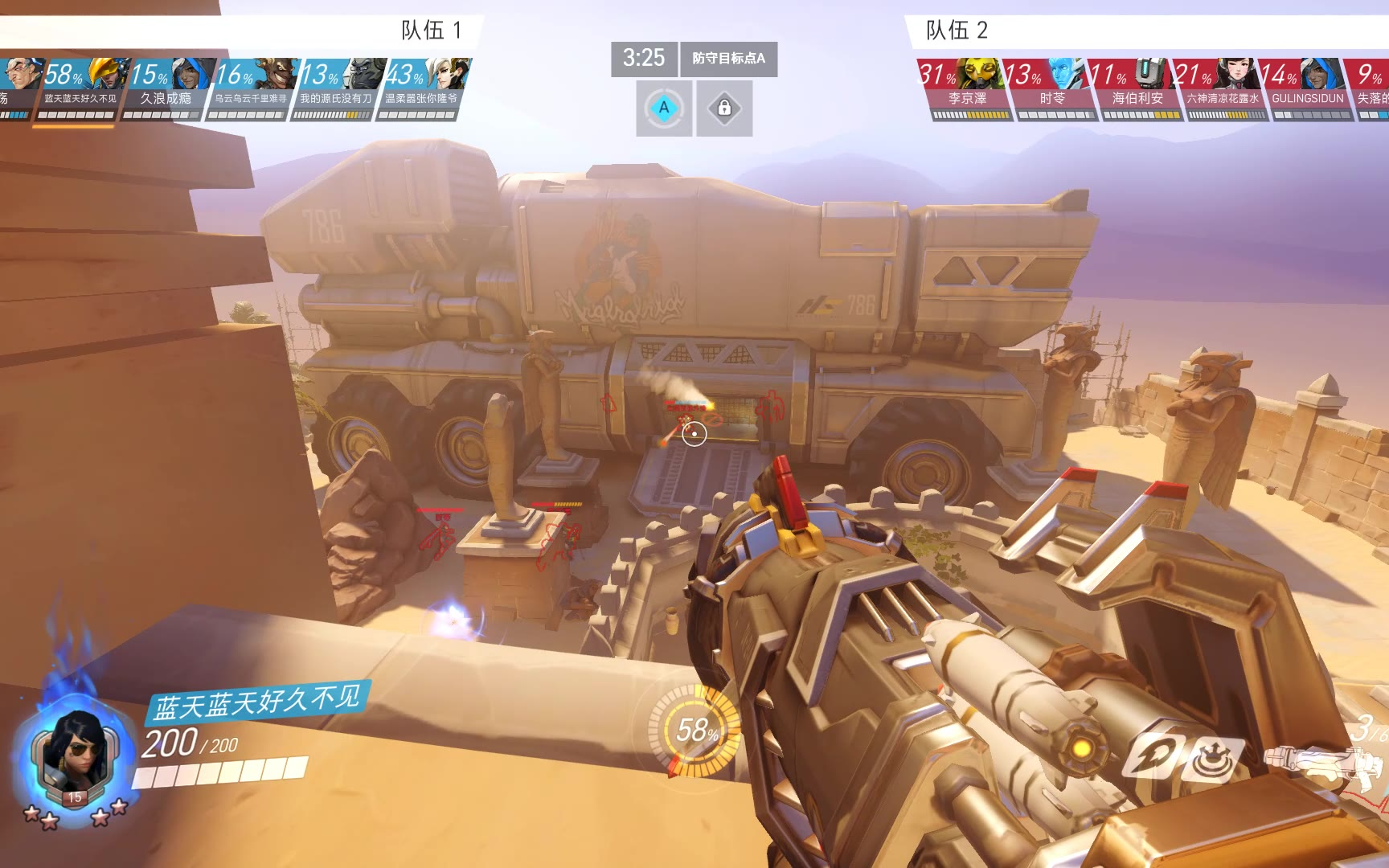Viewport: 1389px width, 868px height.
Task: Click the objective point A icon
Action: pyautogui.click(x=664, y=108)
